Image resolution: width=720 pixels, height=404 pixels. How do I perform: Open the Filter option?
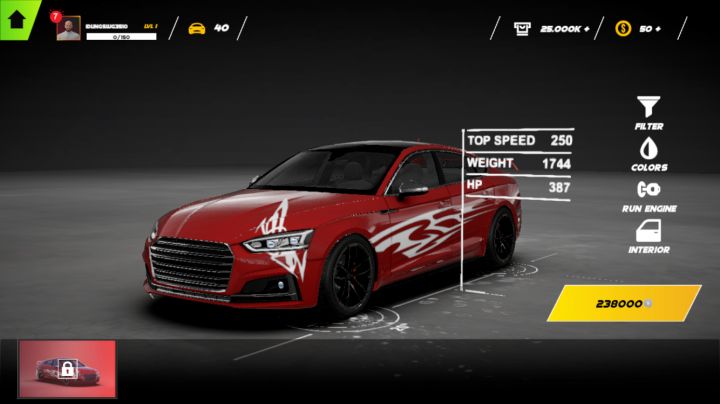click(x=649, y=109)
